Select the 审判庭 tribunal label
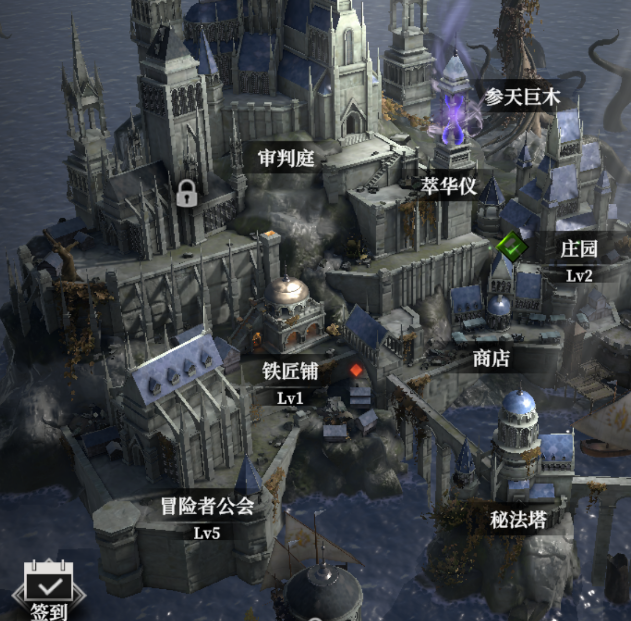This screenshot has width=631, height=621. pos(286,157)
